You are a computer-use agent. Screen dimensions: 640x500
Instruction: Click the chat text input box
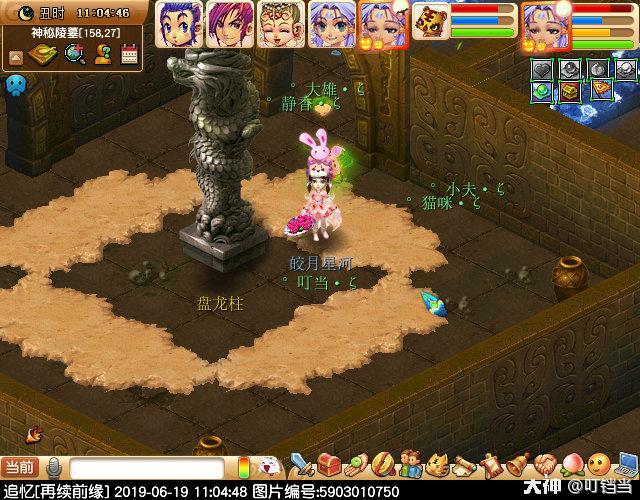145,468
